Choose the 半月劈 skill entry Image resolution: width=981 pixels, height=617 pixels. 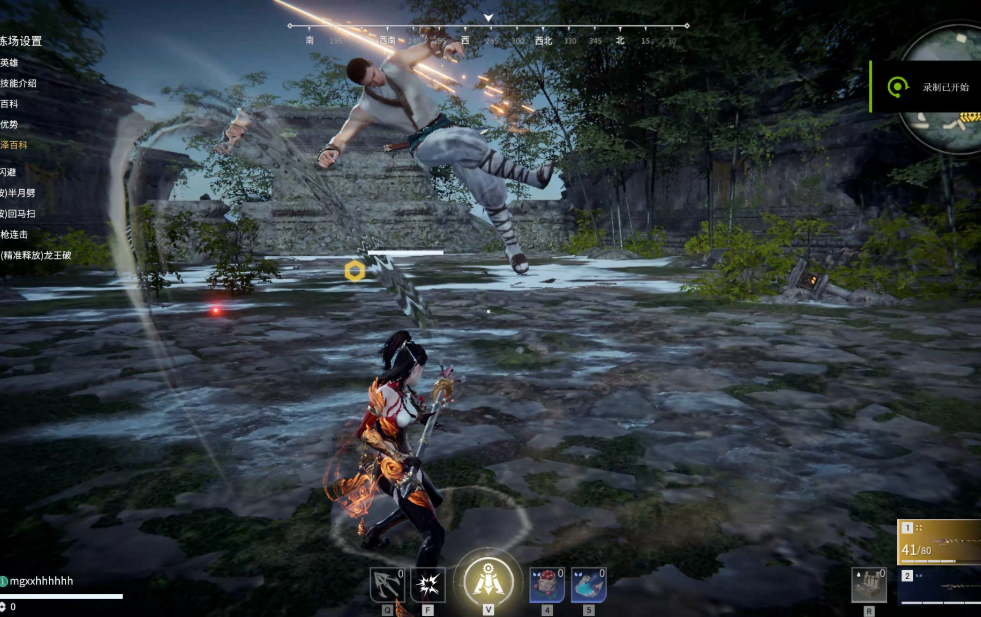(x=20, y=193)
